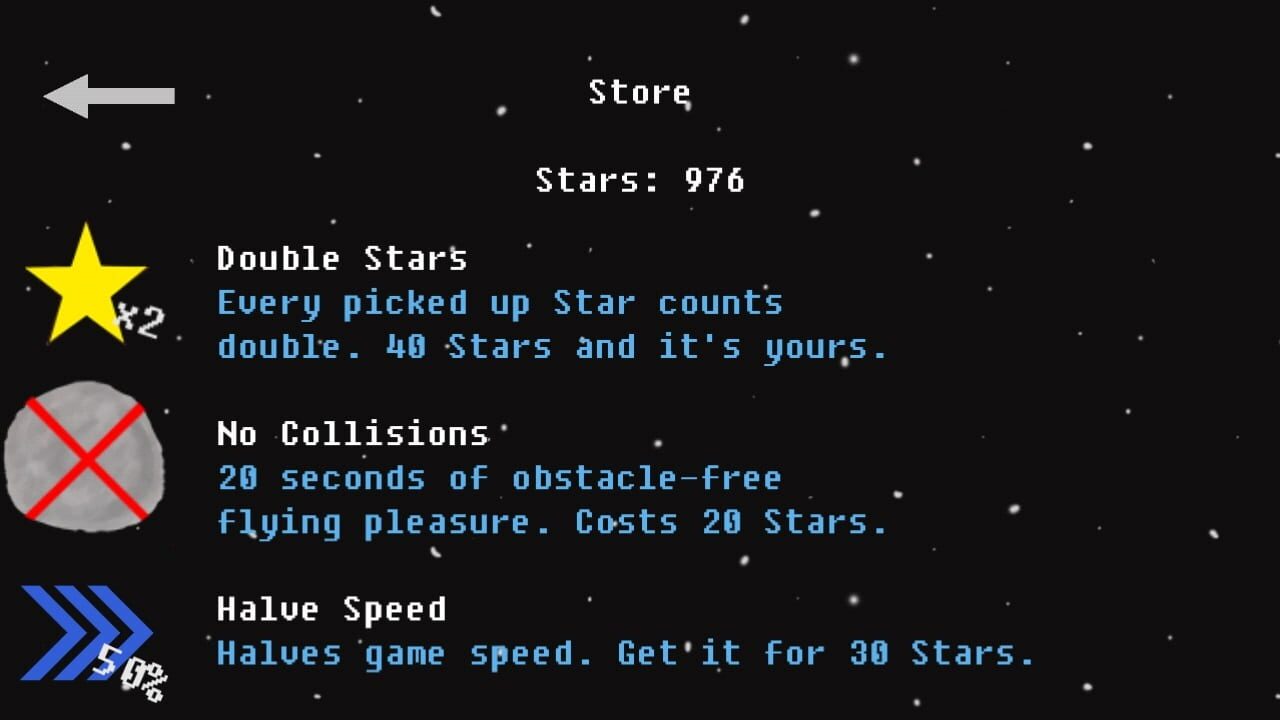Purchase the Double Stars upgrade

pyautogui.click(x=400, y=300)
